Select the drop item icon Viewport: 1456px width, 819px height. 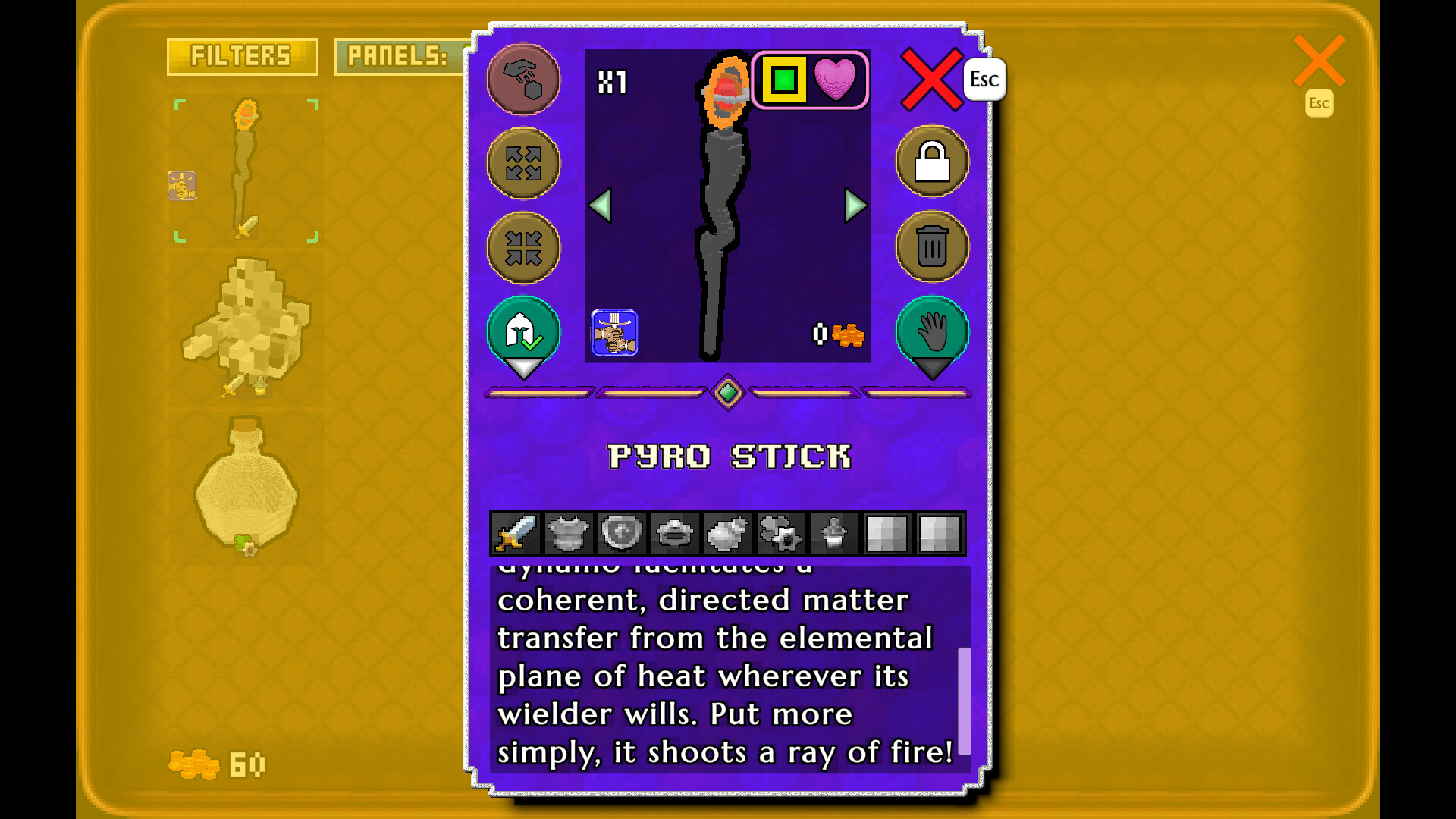pos(523,80)
